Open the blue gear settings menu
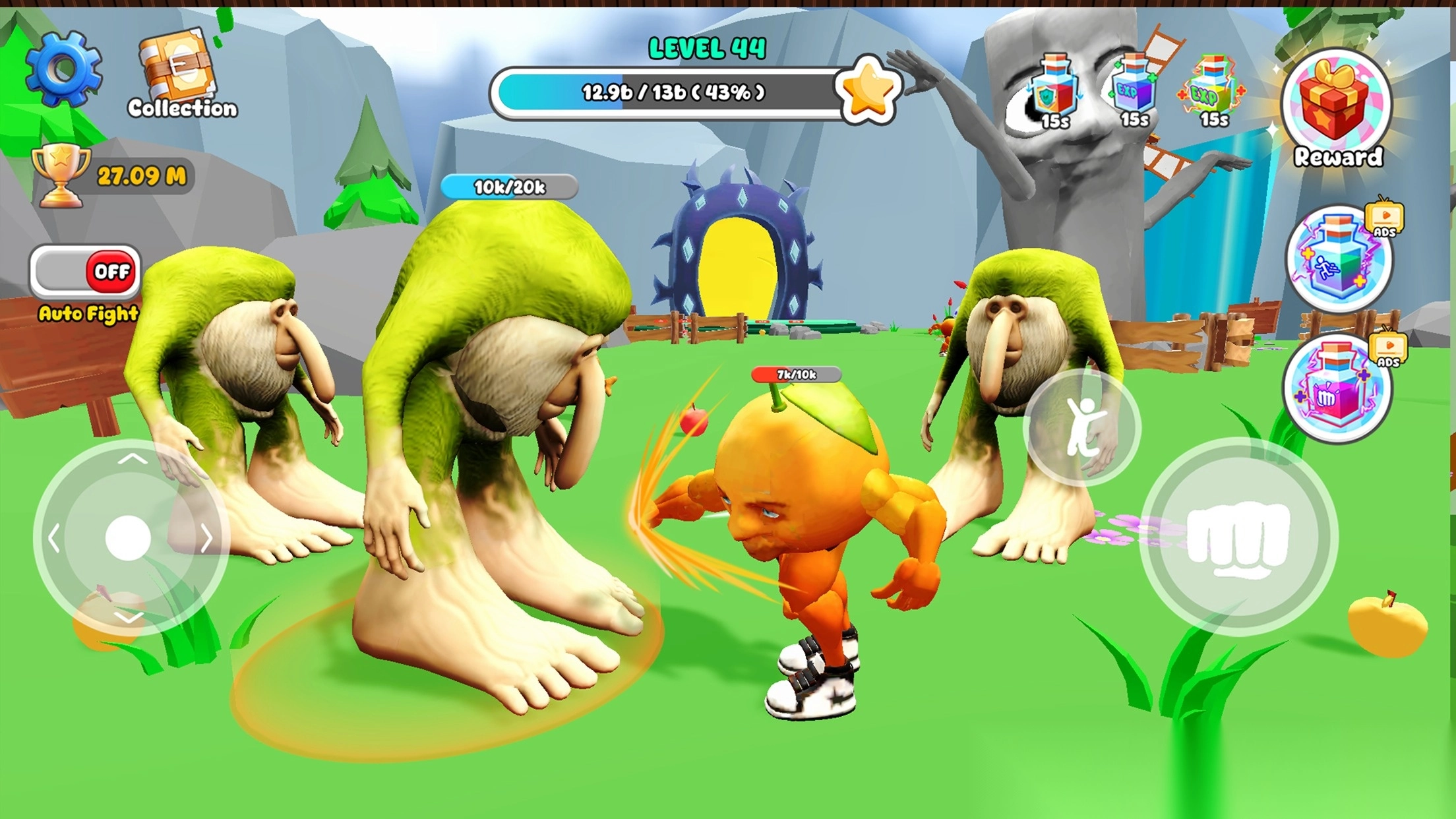 pos(64,69)
